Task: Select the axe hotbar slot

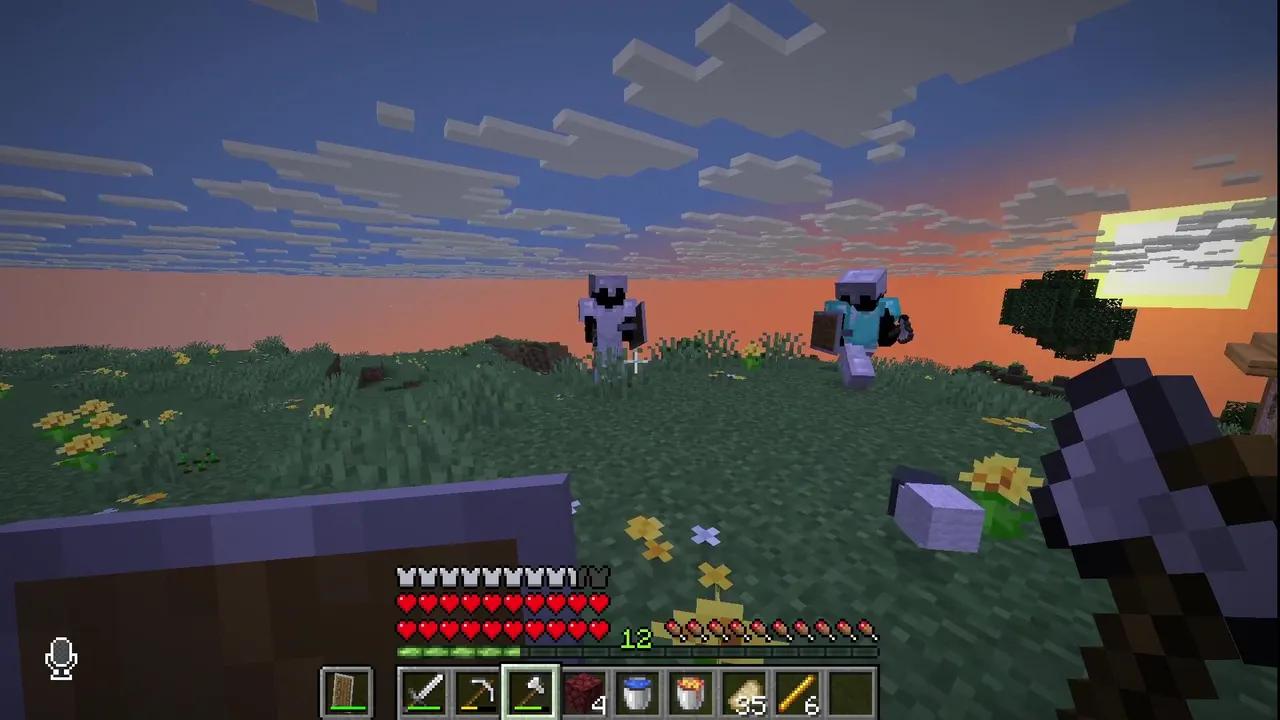Action: pyautogui.click(x=531, y=690)
